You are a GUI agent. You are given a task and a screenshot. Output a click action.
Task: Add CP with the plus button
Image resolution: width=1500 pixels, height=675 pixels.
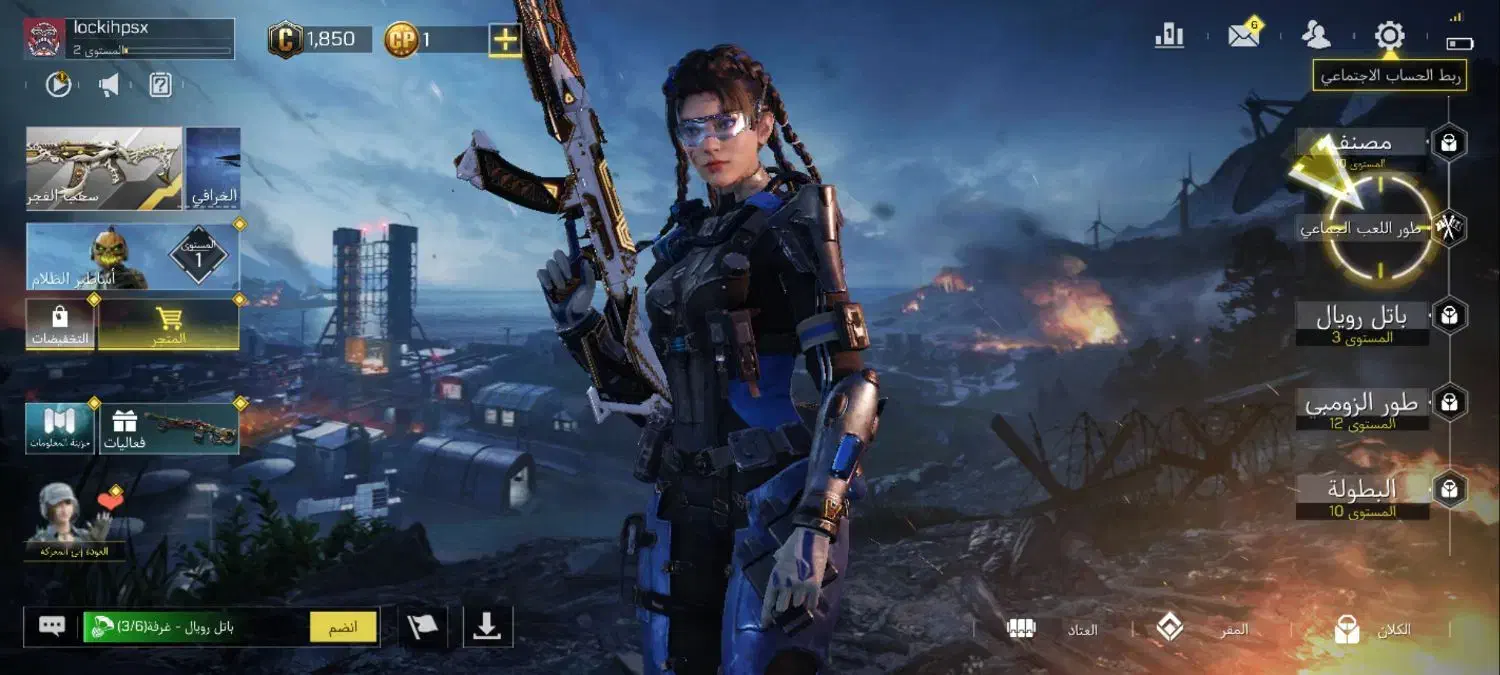[506, 40]
